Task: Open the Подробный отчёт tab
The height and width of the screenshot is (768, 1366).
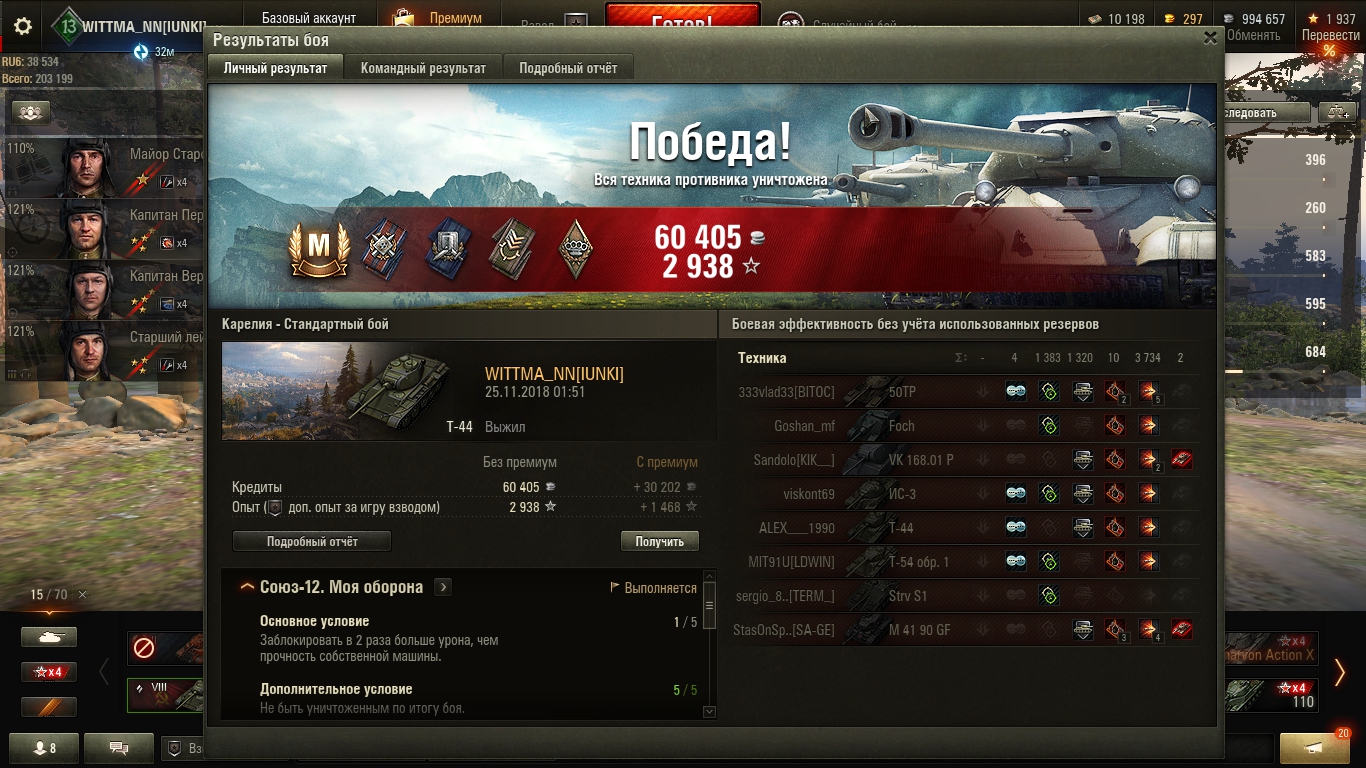Action: tap(567, 68)
